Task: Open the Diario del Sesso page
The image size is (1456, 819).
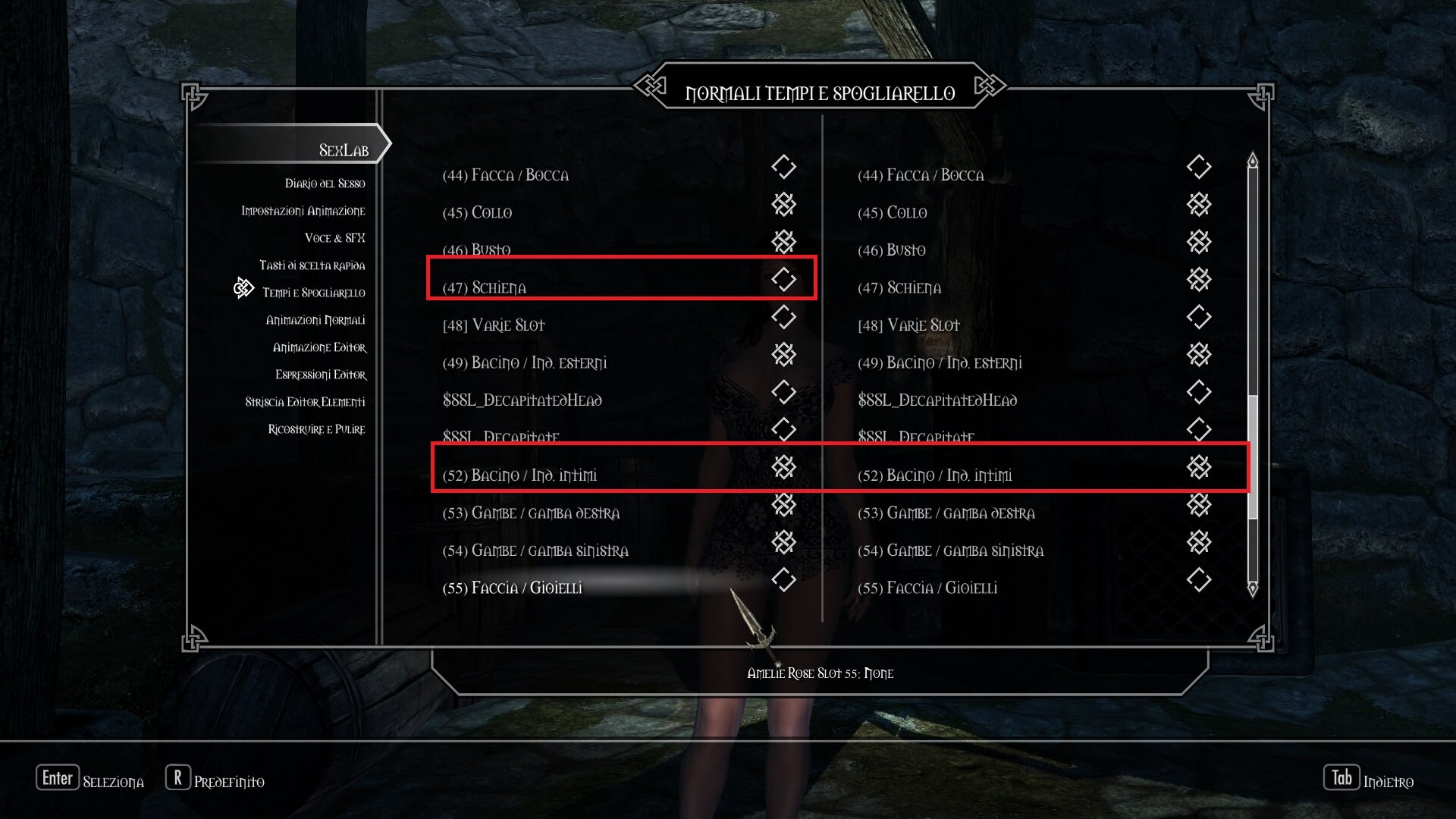Action: [325, 184]
